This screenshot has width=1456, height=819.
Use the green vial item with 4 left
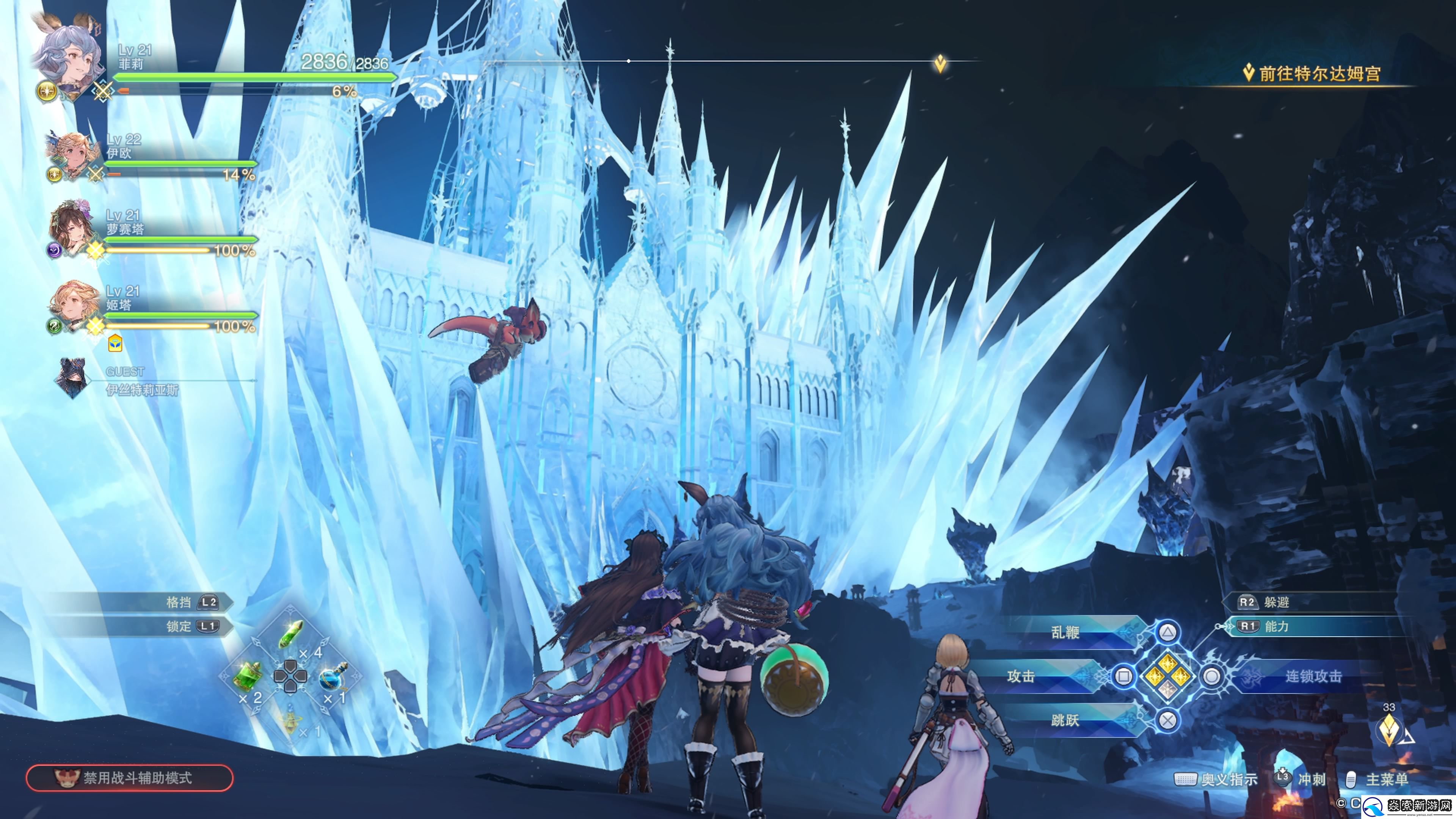click(x=291, y=635)
